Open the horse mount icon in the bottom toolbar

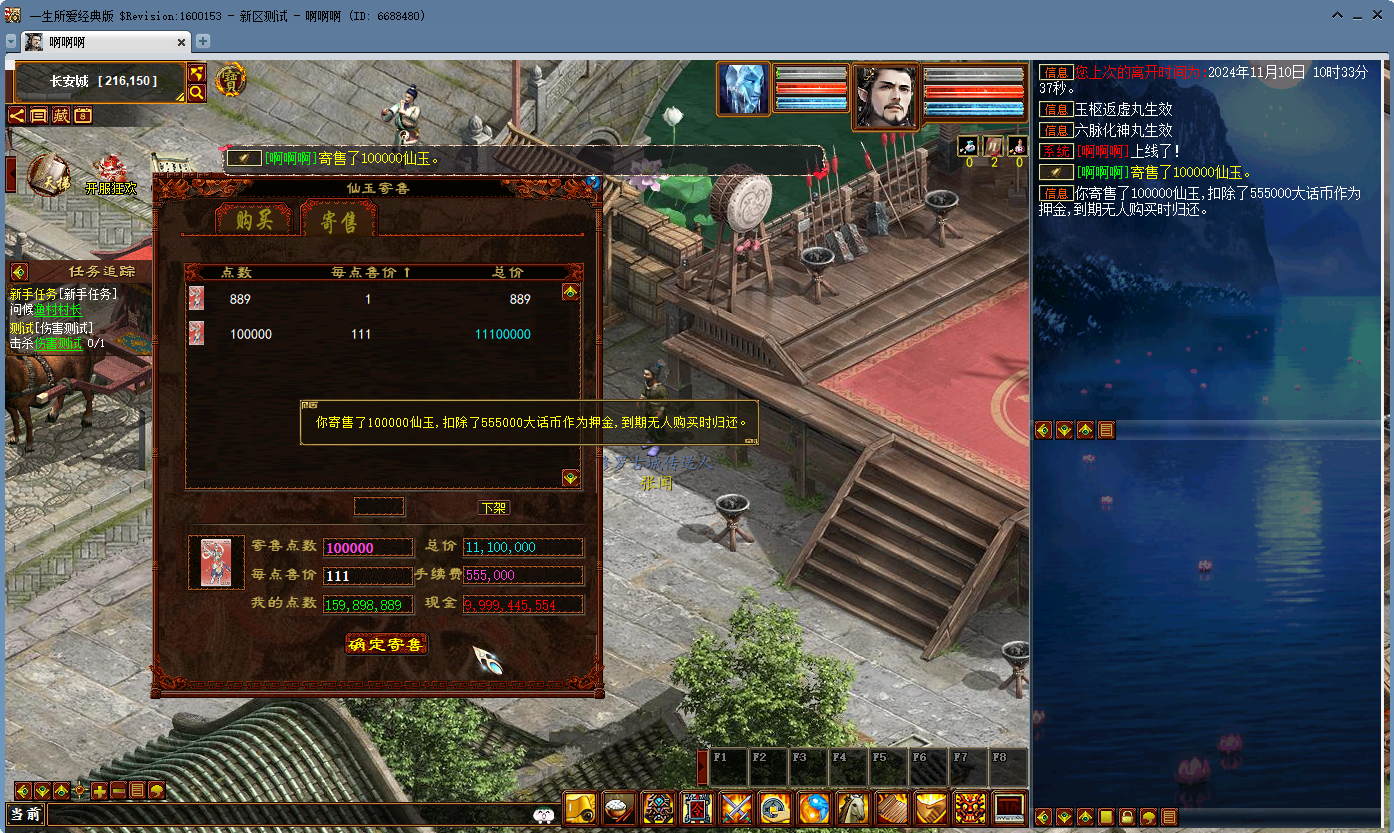pos(853,807)
